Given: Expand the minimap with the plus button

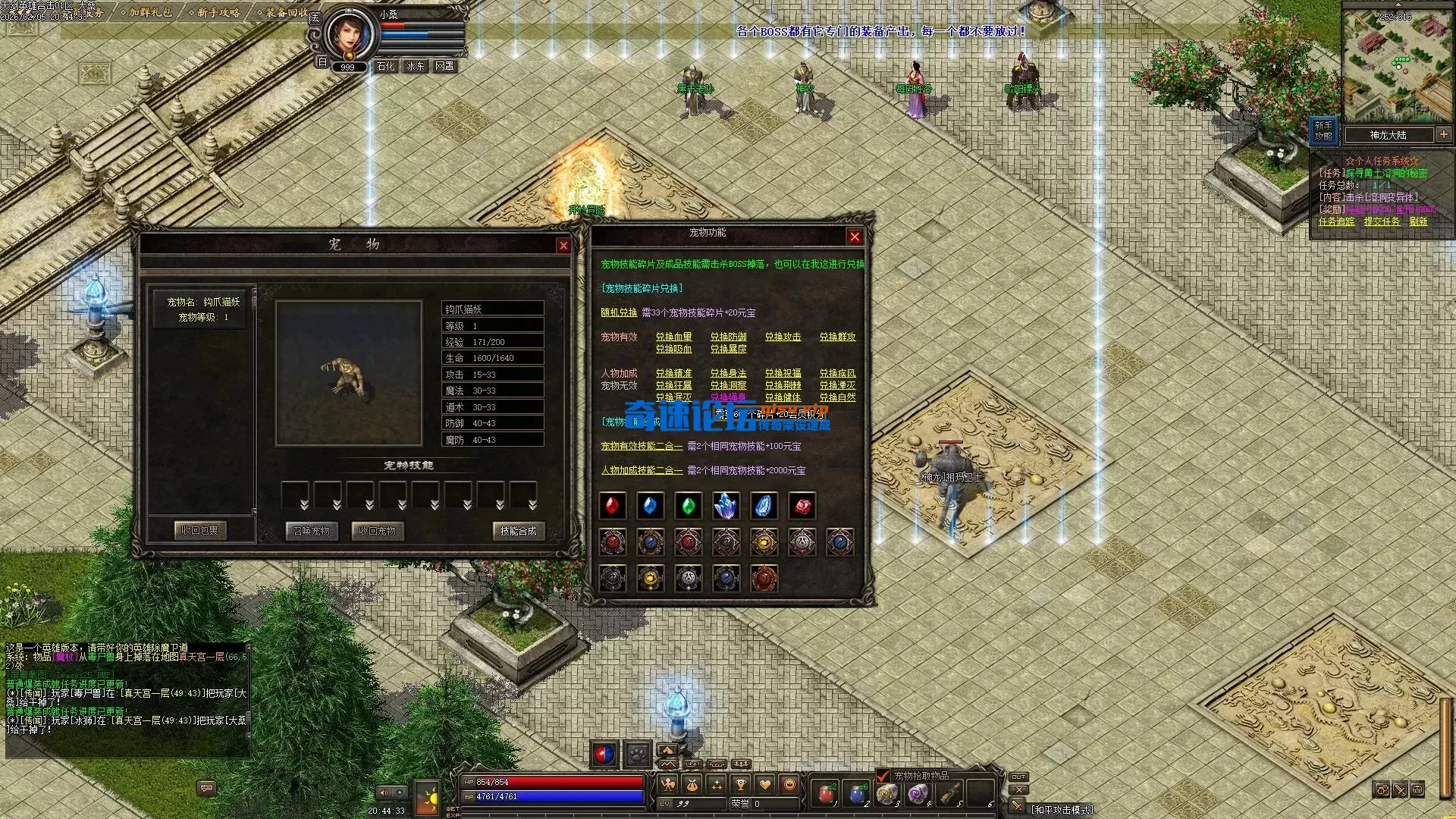Looking at the screenshot, I should 1443,134.
